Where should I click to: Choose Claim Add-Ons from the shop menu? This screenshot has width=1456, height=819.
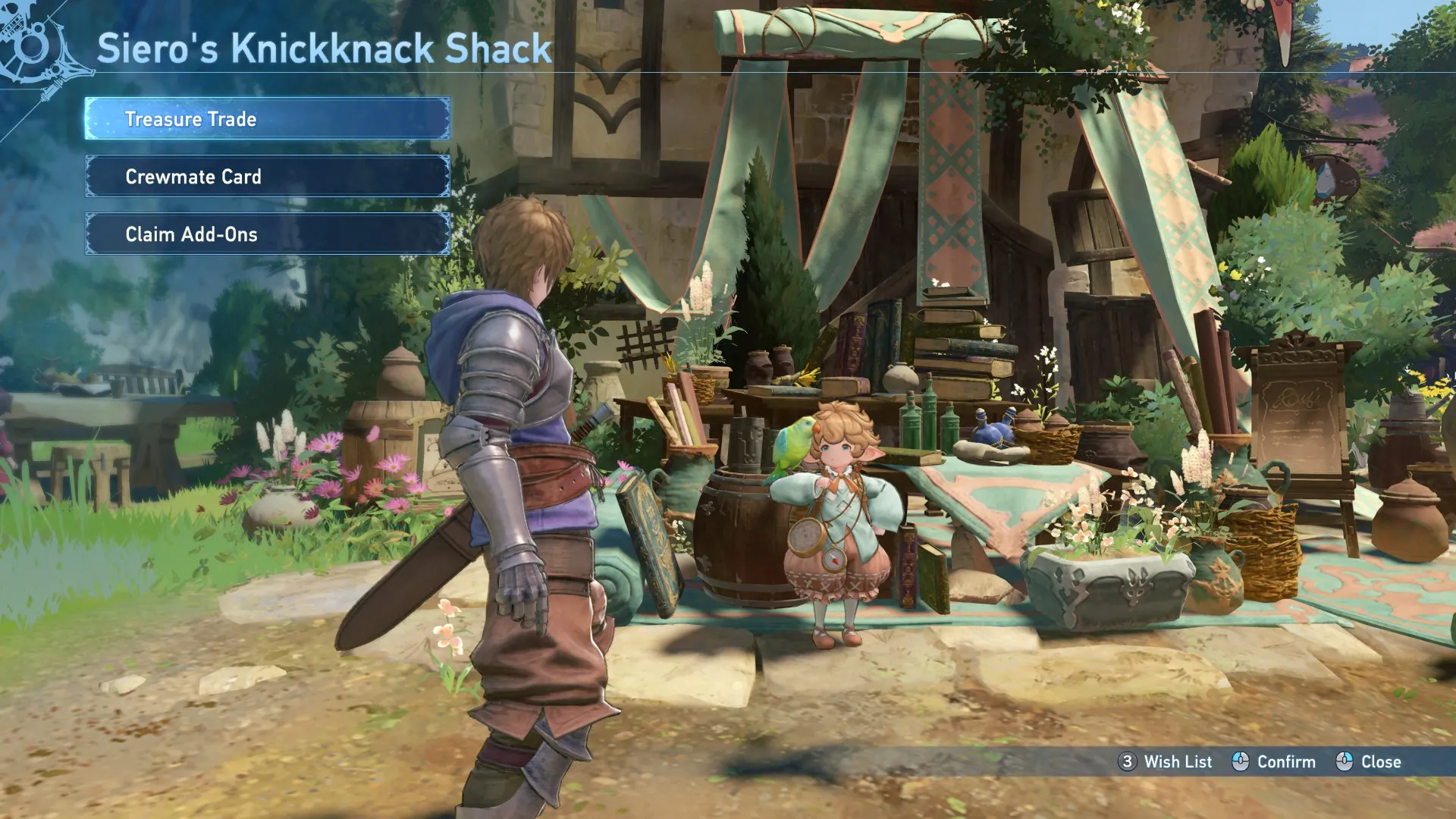click(x=267, y=234)
